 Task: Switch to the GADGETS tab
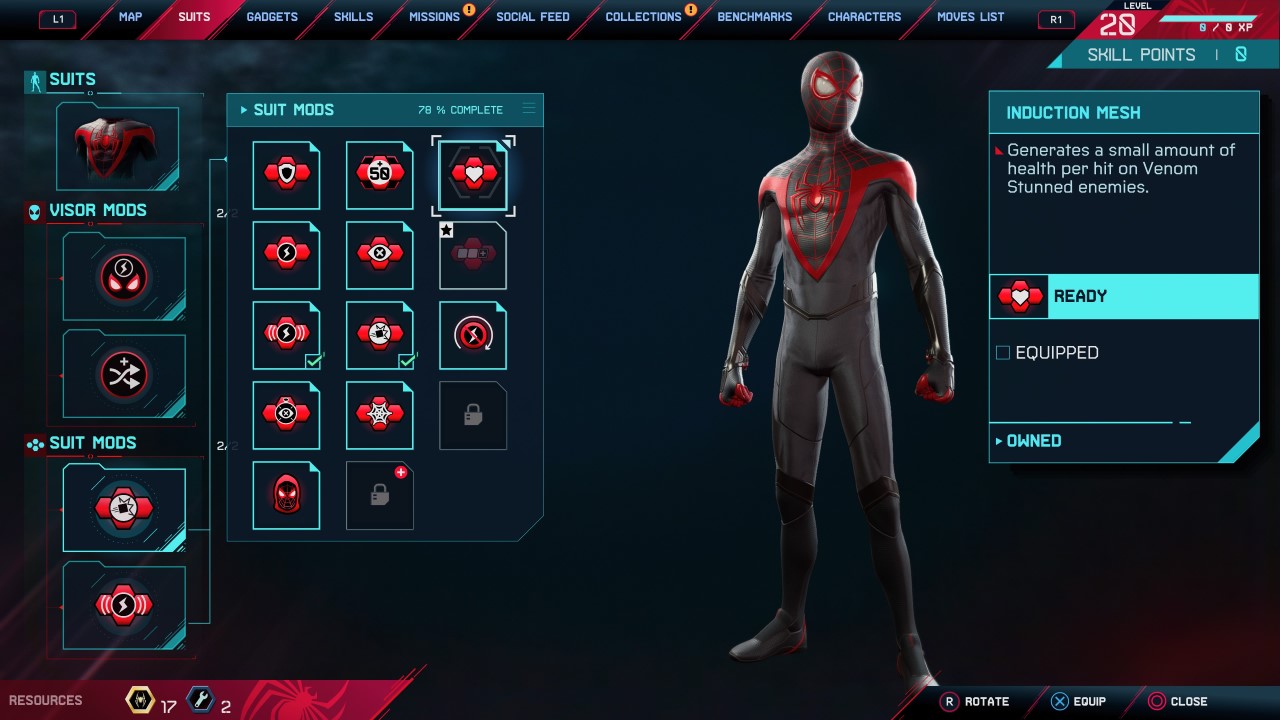[x=271, y=16]
